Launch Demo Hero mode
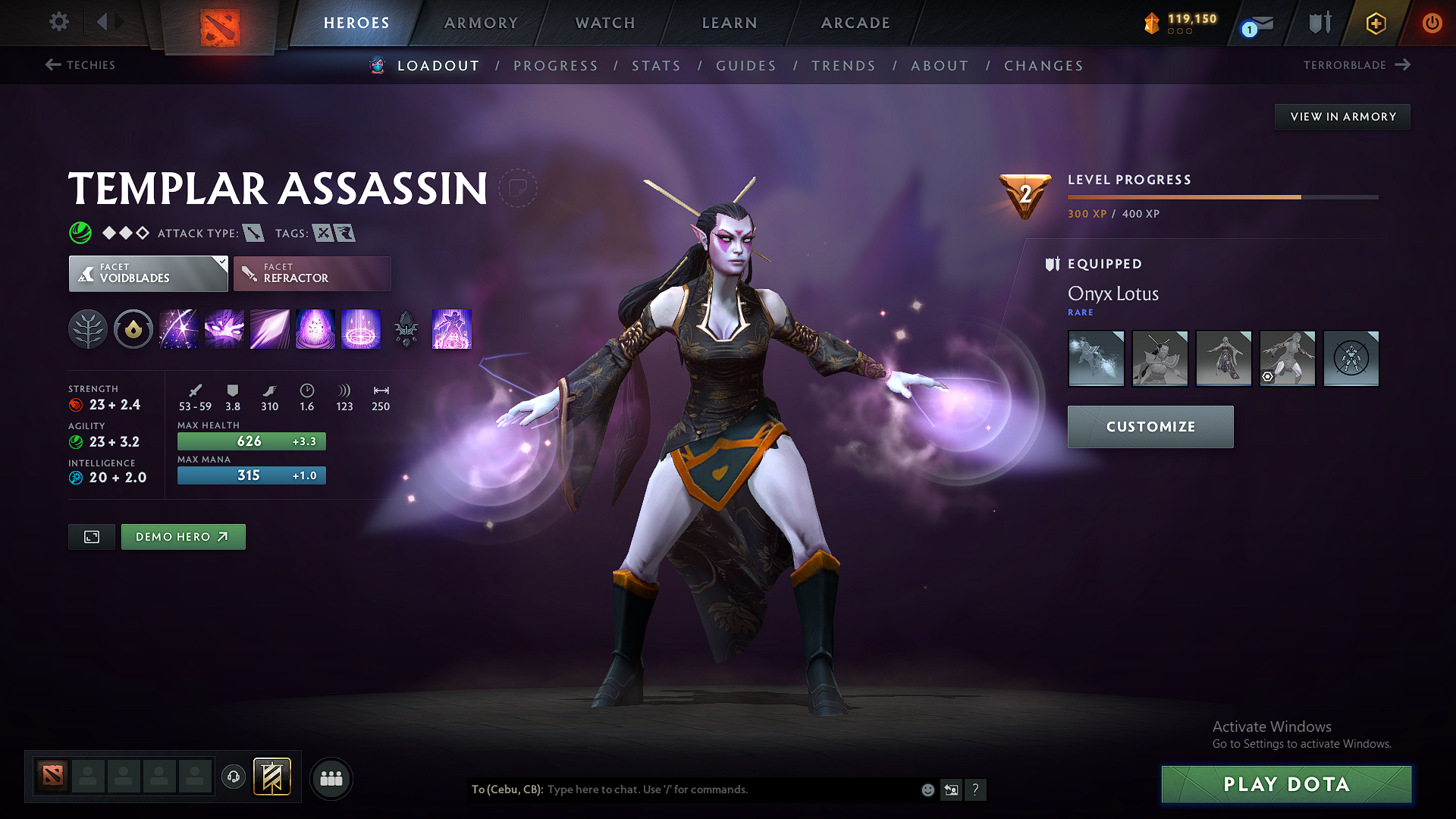 (x=183, y=537)
